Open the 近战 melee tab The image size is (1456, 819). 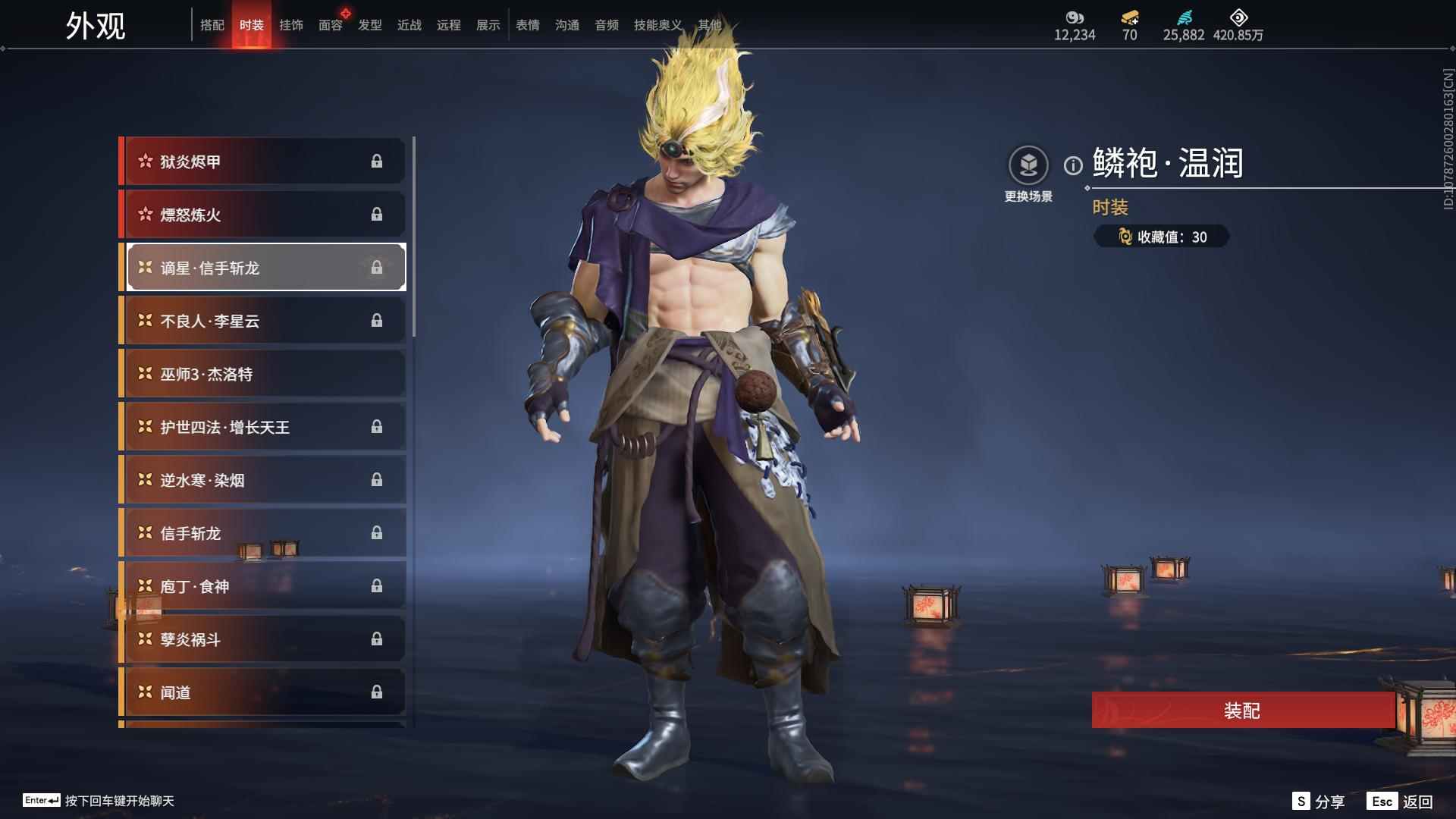coord(409,25)
